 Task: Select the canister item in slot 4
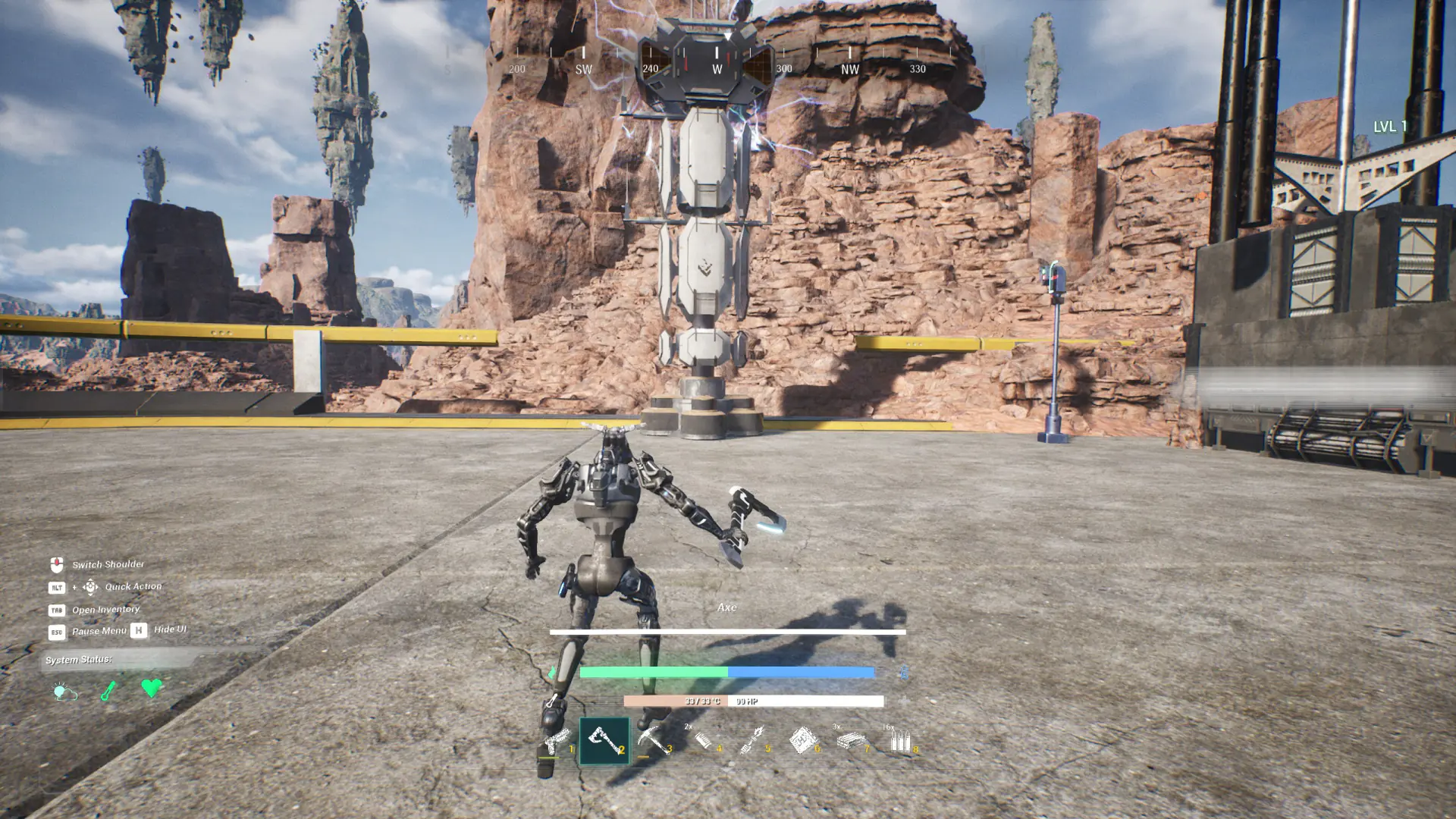703,740
